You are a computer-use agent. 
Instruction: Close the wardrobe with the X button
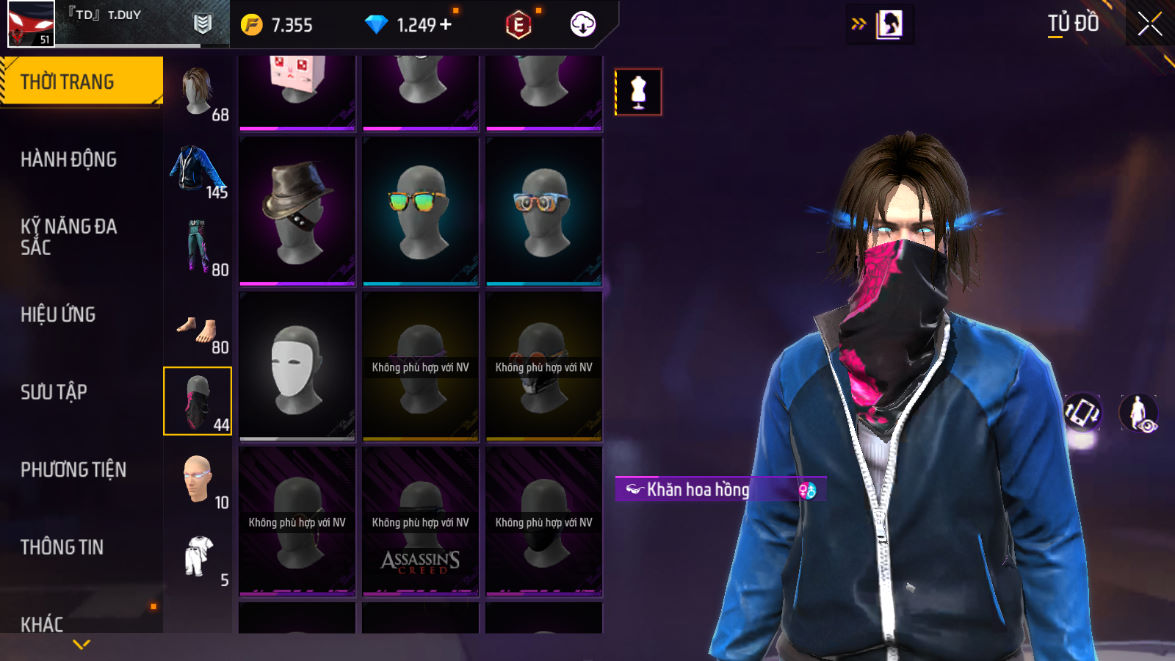coord(1149,24)
